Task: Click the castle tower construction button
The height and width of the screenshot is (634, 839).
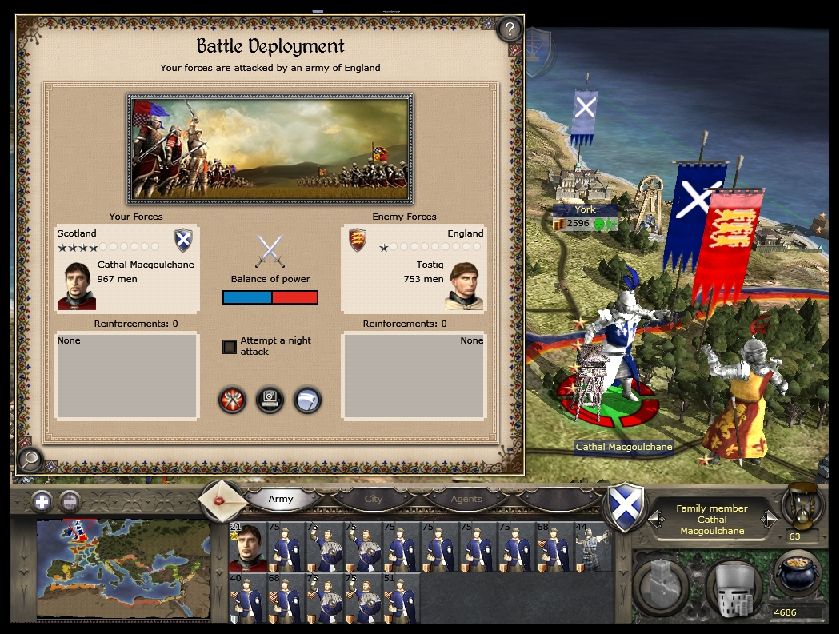Action: tap(663, 585)
